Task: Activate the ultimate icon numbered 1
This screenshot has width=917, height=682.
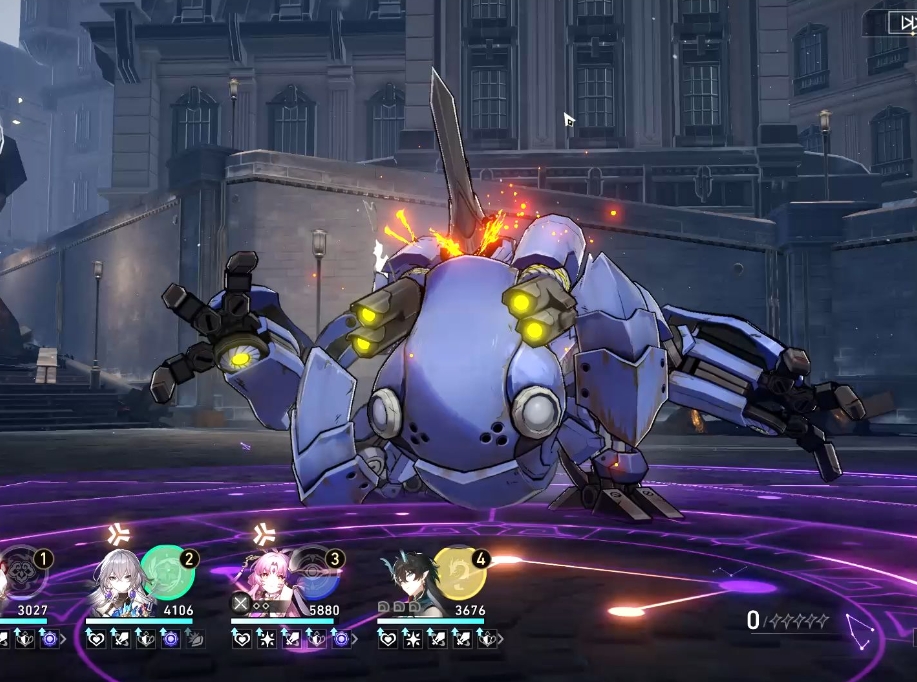Action: click(x=20, y=571)
